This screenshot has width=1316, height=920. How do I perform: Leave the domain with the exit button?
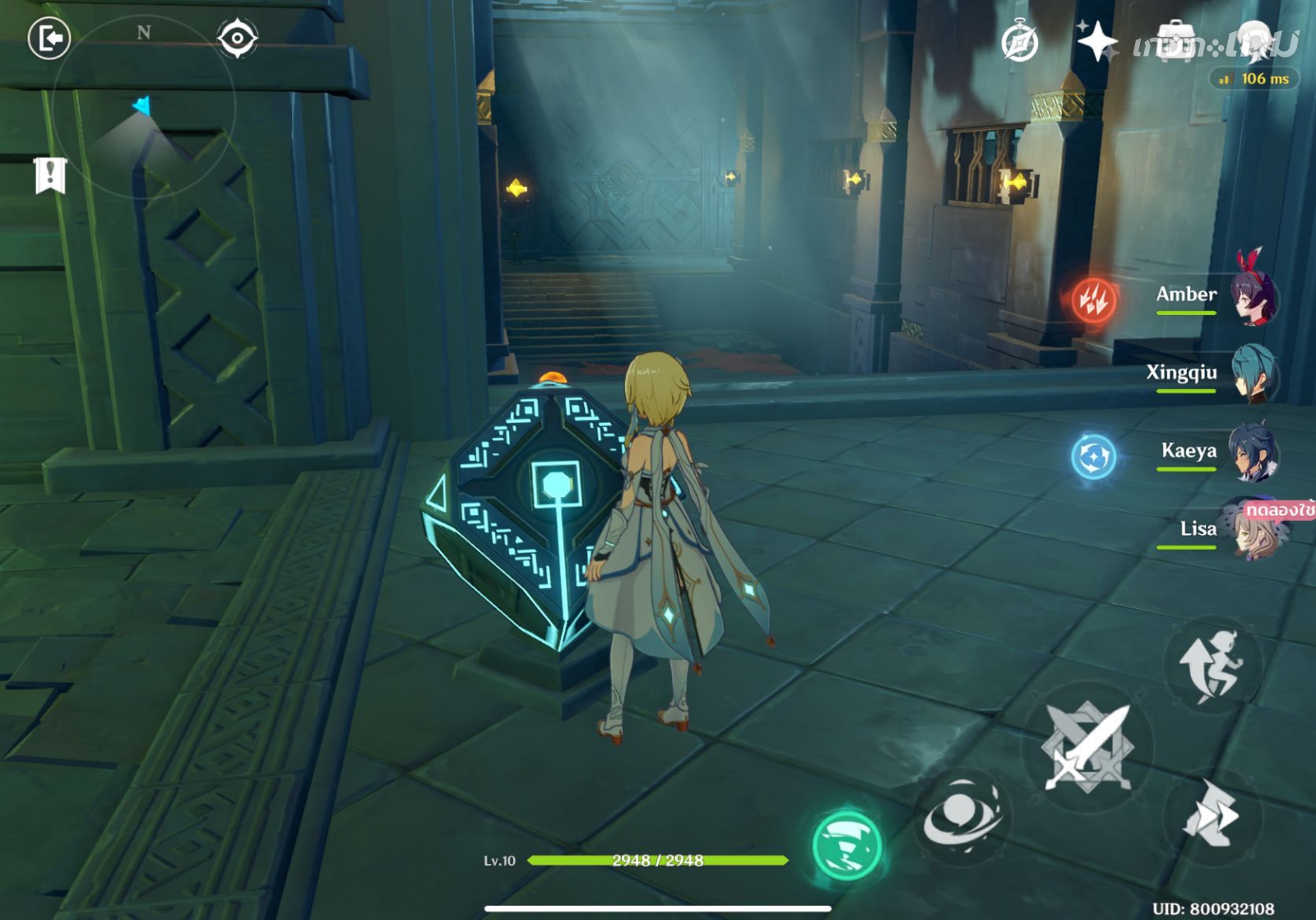[49, 39]
